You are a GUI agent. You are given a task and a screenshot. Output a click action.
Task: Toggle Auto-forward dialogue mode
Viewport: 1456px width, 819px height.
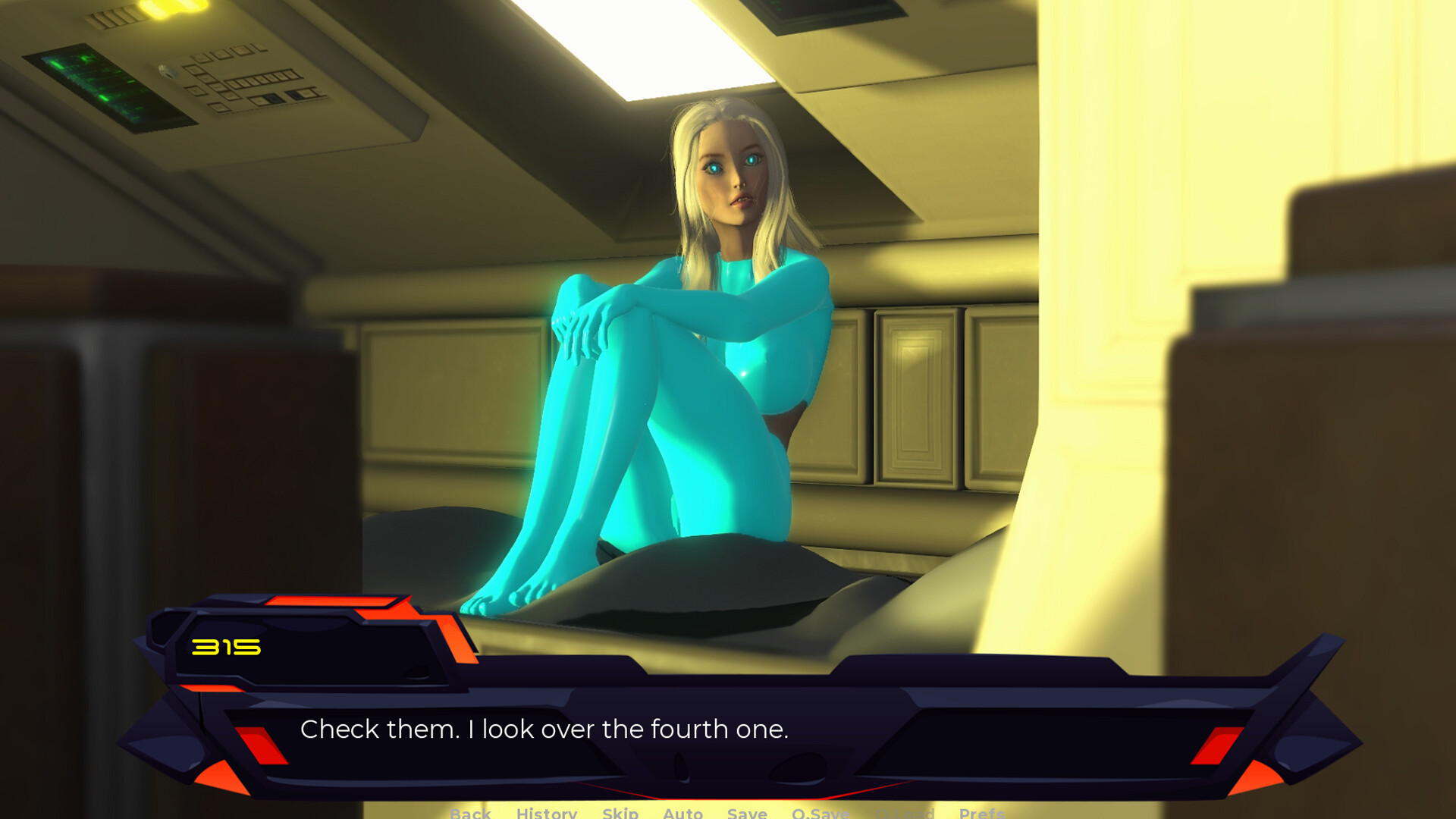(x=682, y=813)
